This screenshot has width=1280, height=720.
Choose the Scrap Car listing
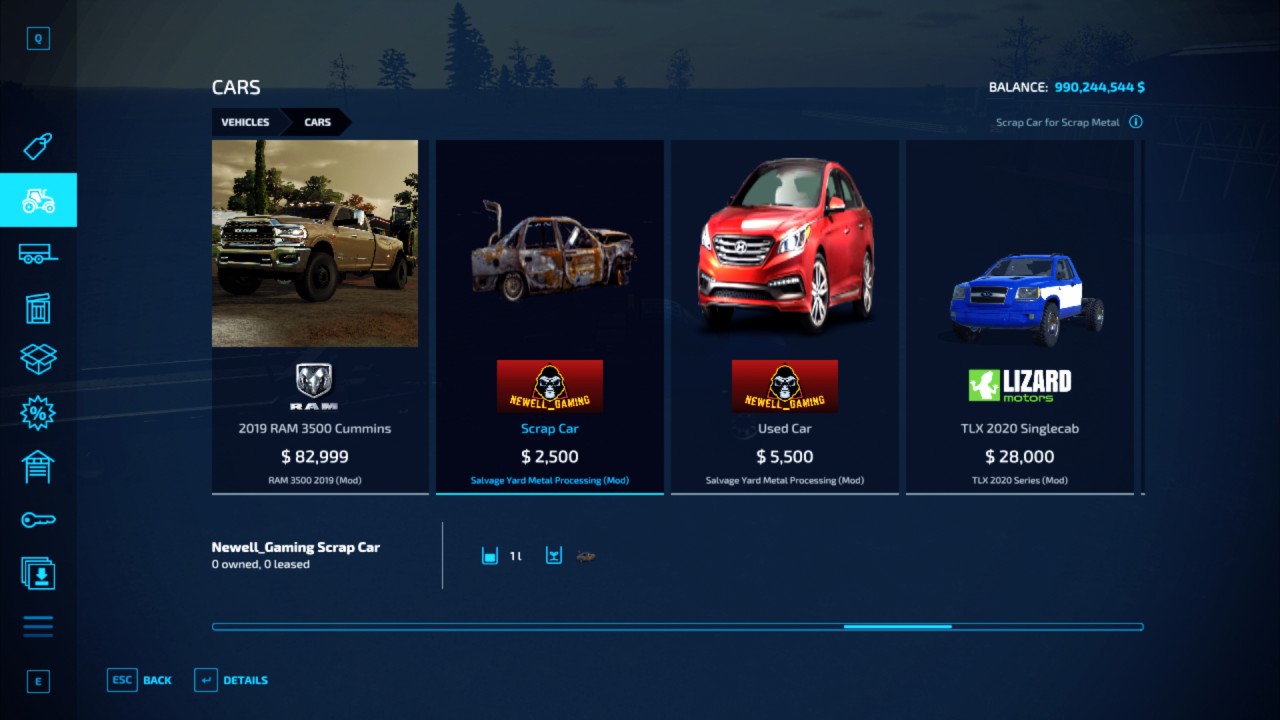[549, 315]
